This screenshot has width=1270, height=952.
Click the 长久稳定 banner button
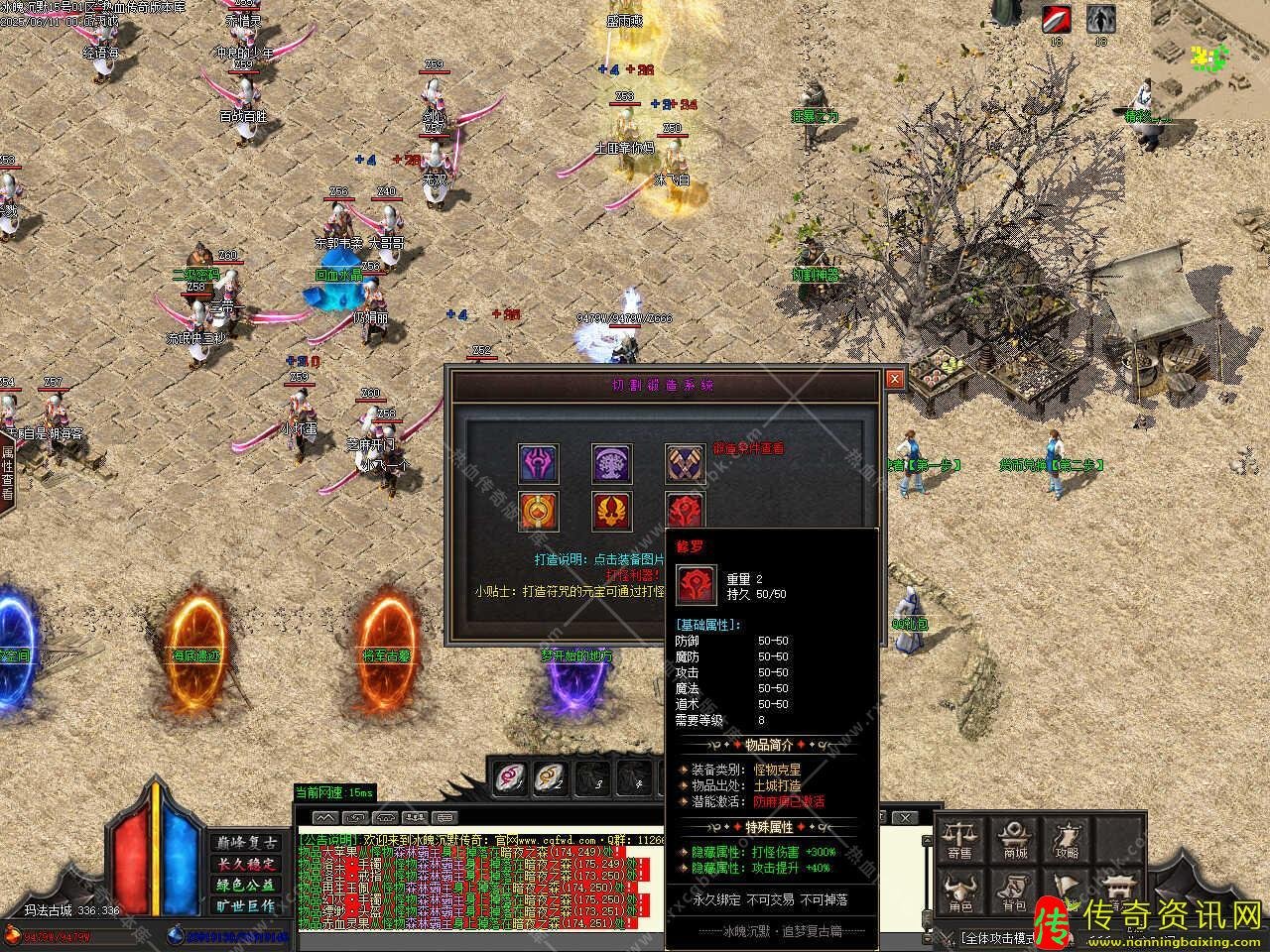(x=245, y=864)
